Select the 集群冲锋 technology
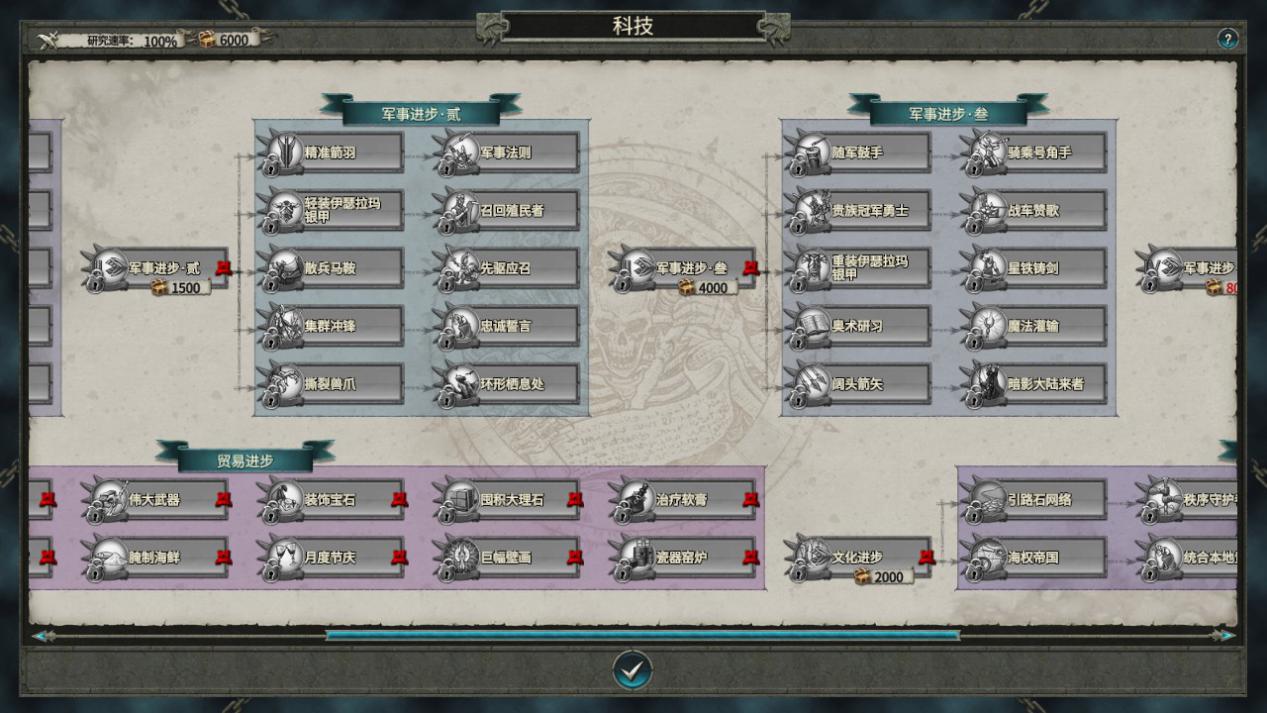Image resolution: width=1267 pixels, height=713 pixels. [333, 326]
